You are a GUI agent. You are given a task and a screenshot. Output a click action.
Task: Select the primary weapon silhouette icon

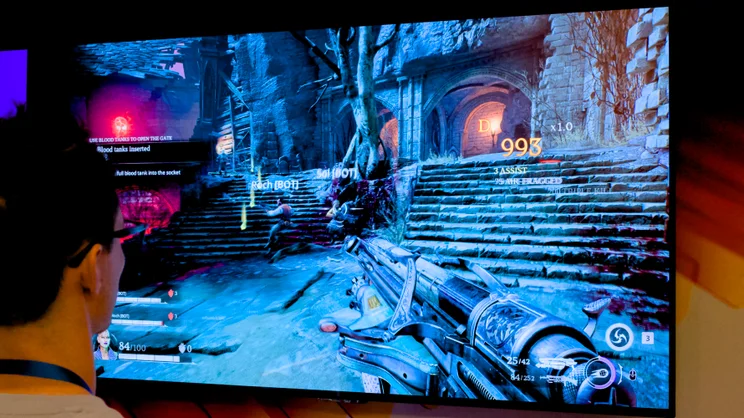click(x=553, y=363)
